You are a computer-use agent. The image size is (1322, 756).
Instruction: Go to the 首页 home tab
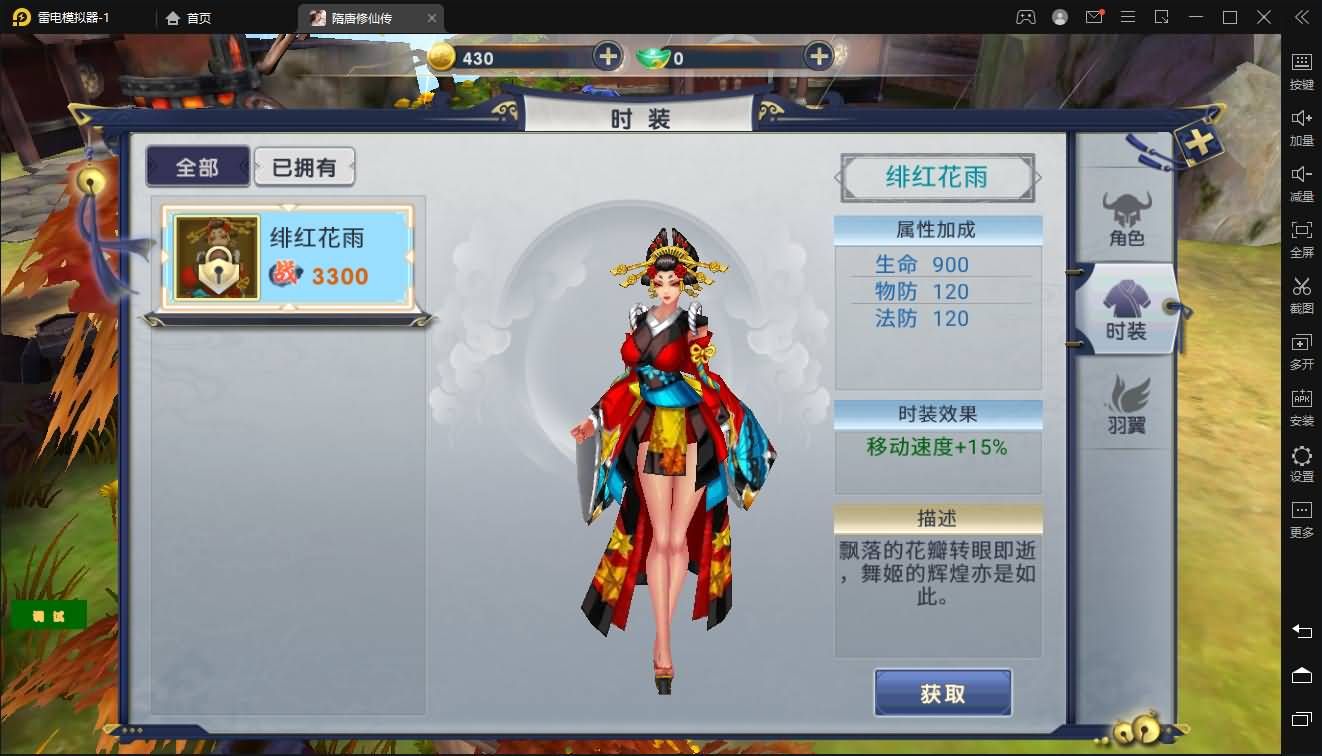pyautogui.click(x=189, y=17)
